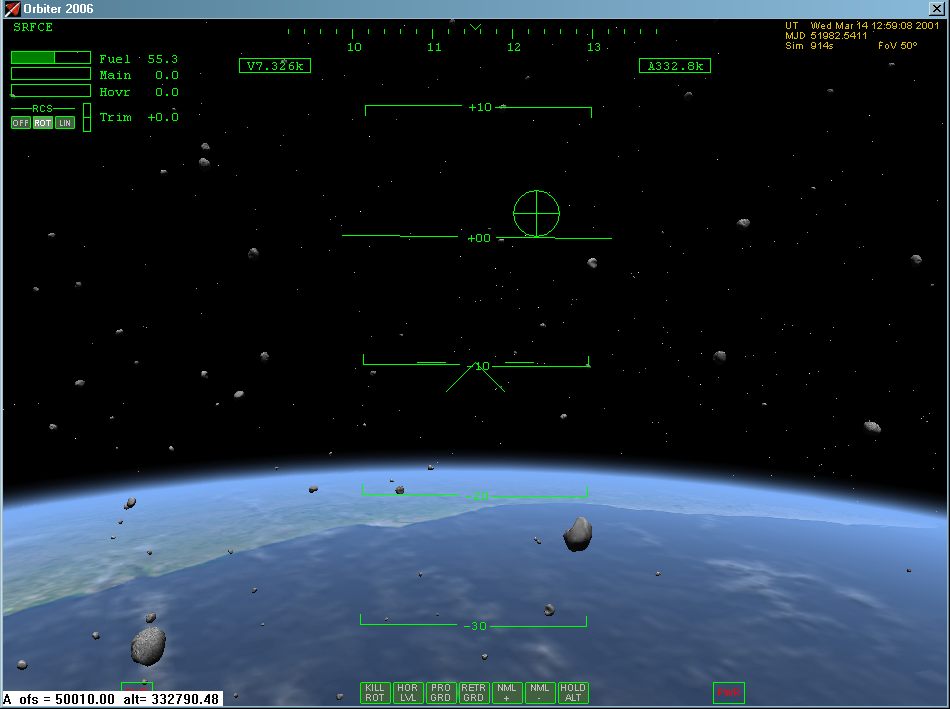Image resolution: width=950 pixels, height=709 pixels.
Task: Turn on PRO GRD prograde mode
Action: (440, 692)
